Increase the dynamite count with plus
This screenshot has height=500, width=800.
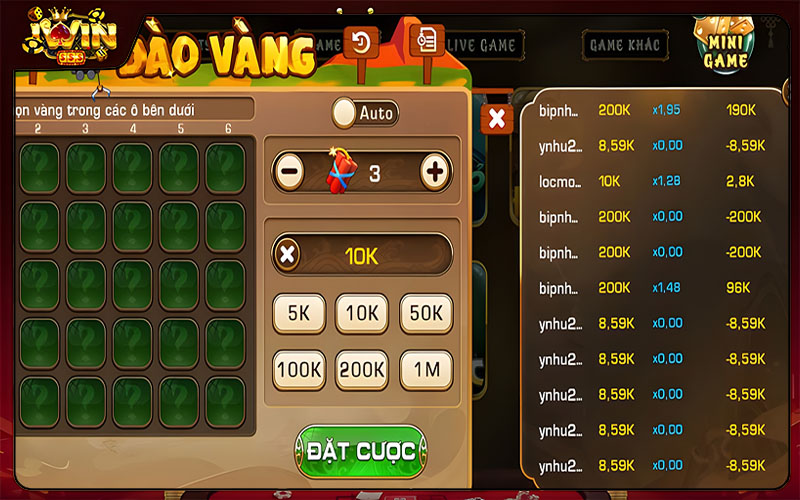point(435,172)
